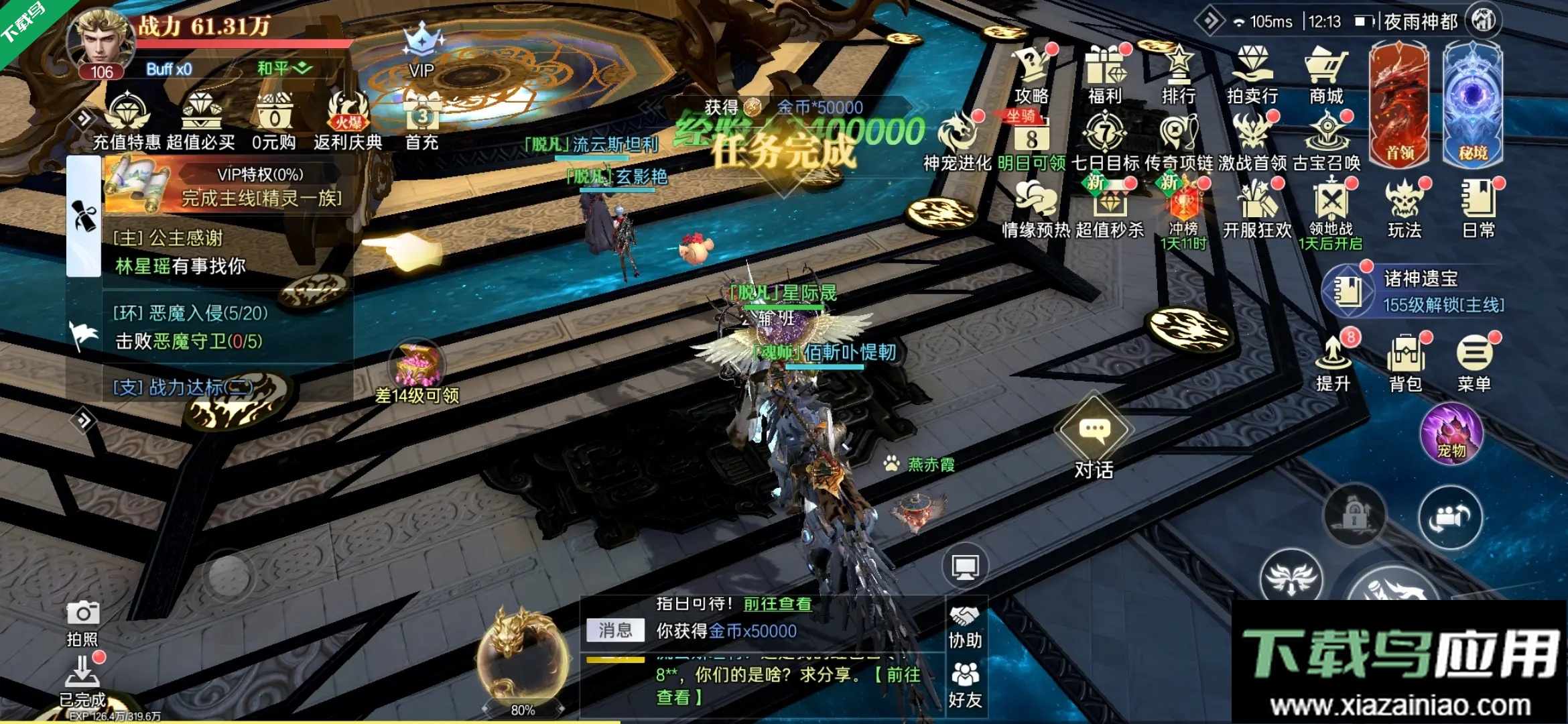
Task: Open the 宠物 pet icon
Action: tap(1451, 434)
